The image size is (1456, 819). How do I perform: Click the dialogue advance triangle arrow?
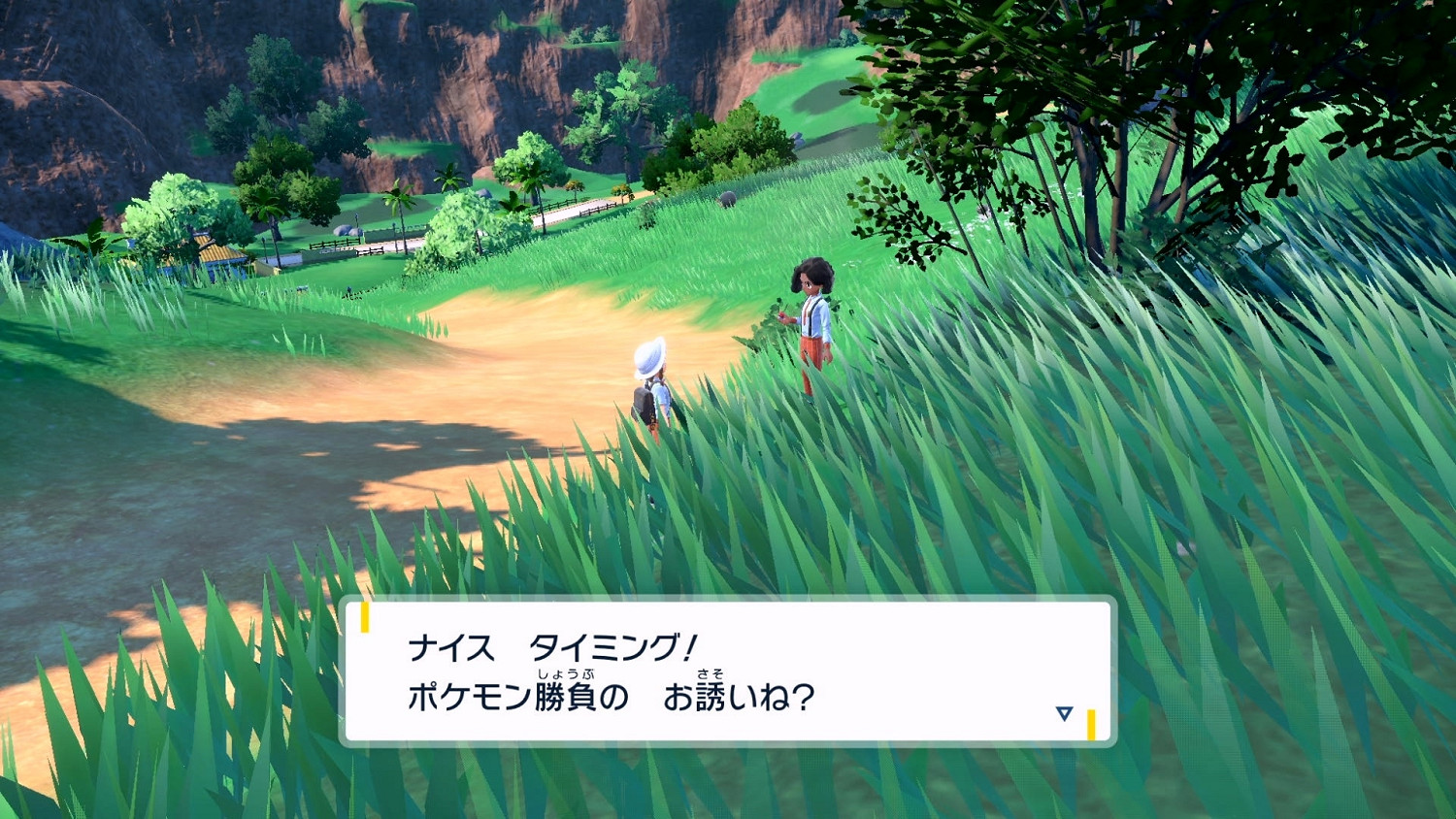click(x=1066, y=711)
